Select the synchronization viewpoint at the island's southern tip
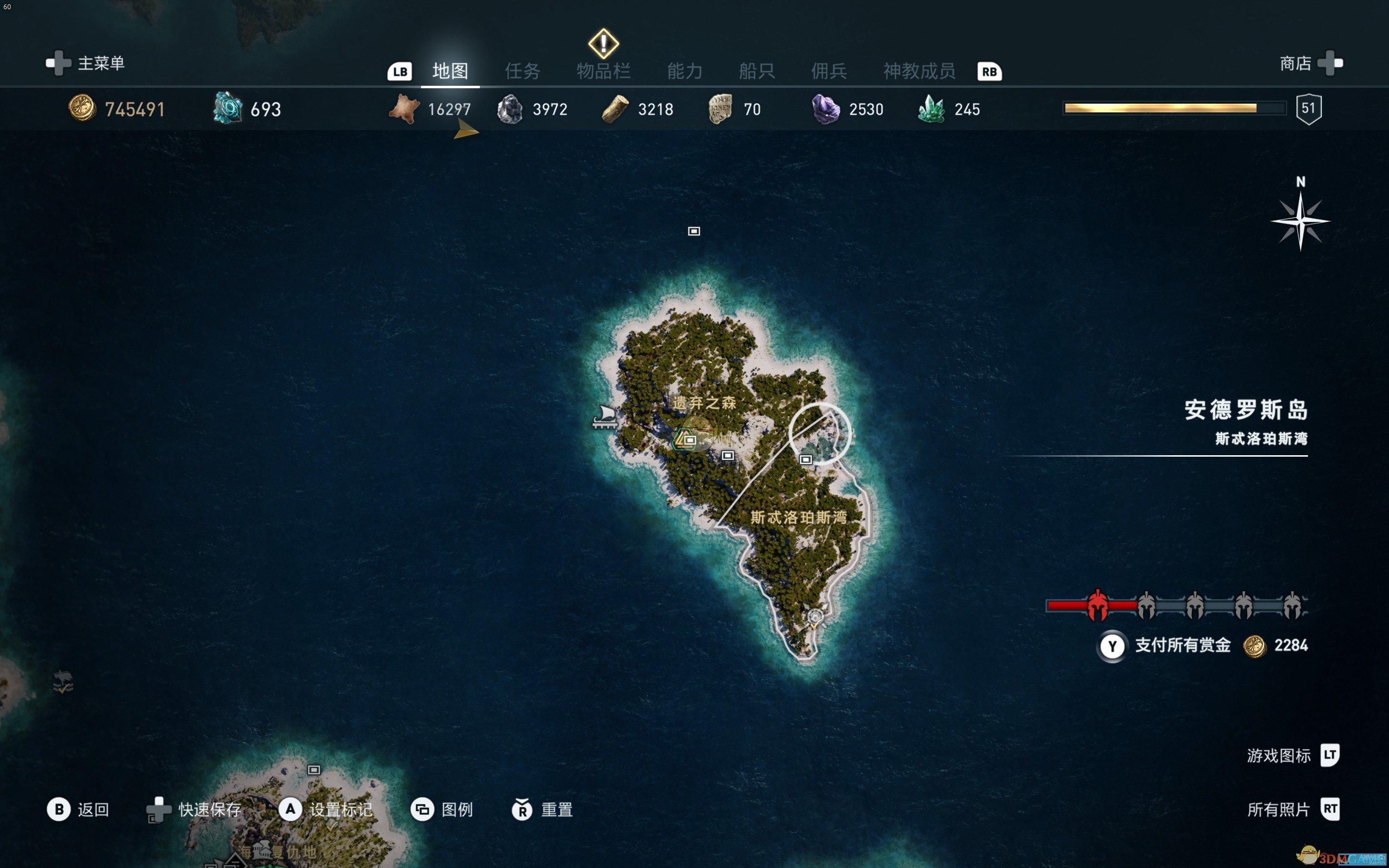1389x868 pixels. point(815,617)
